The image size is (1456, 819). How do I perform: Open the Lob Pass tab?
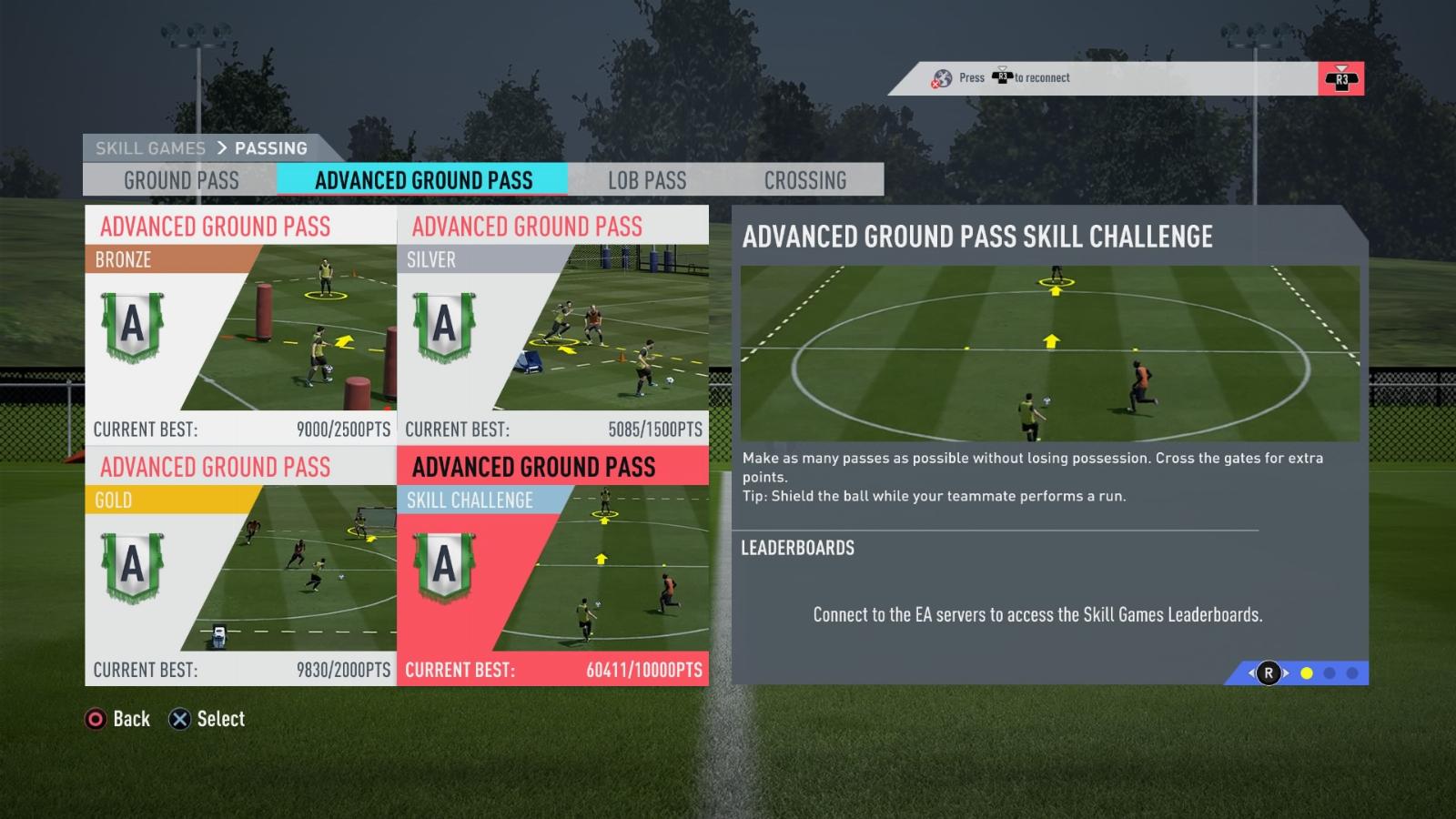[647, 180]
